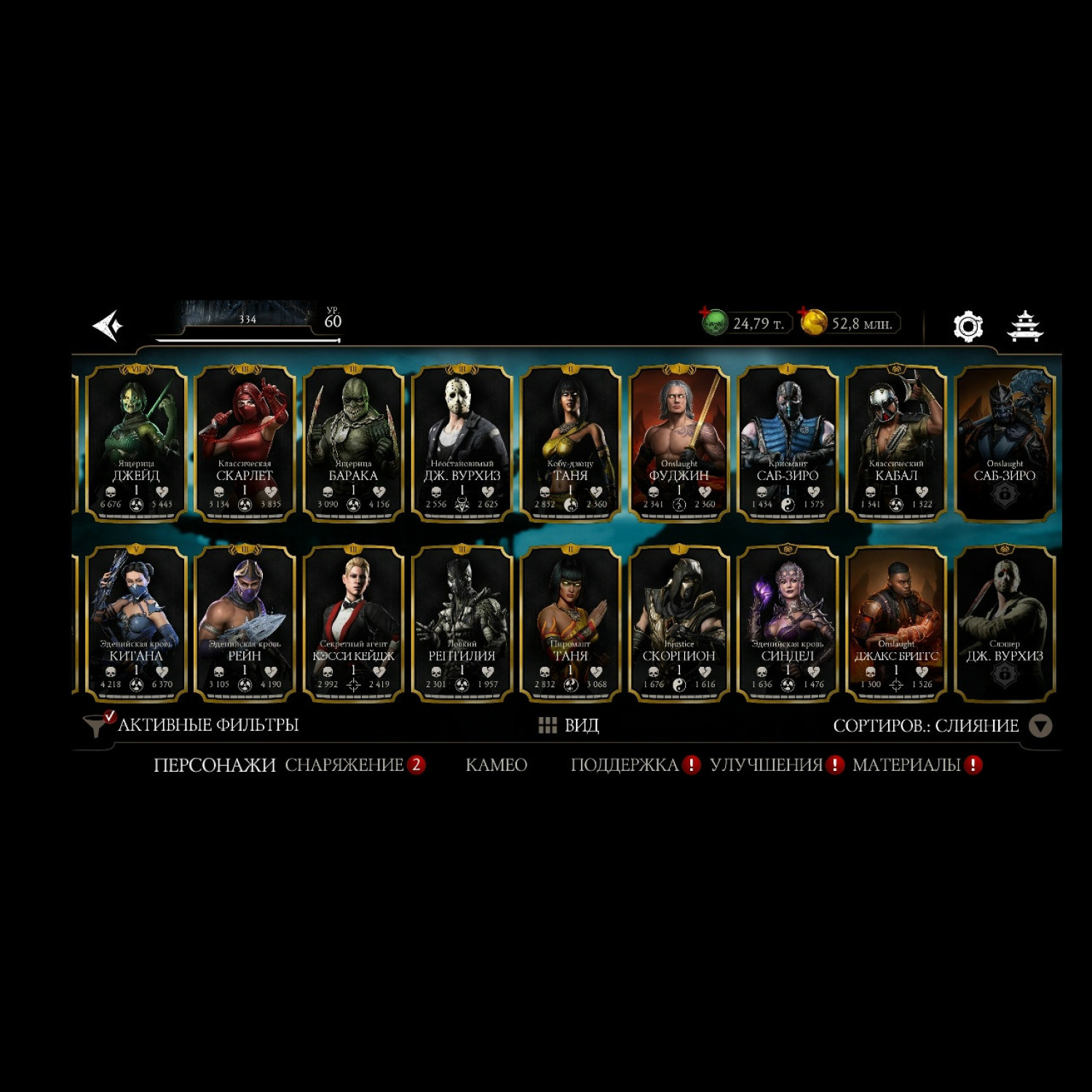The width and height of the screenshot is (1092, 1092).
Task: Select the Classic Skarlet card
Action: pos(245,443)
